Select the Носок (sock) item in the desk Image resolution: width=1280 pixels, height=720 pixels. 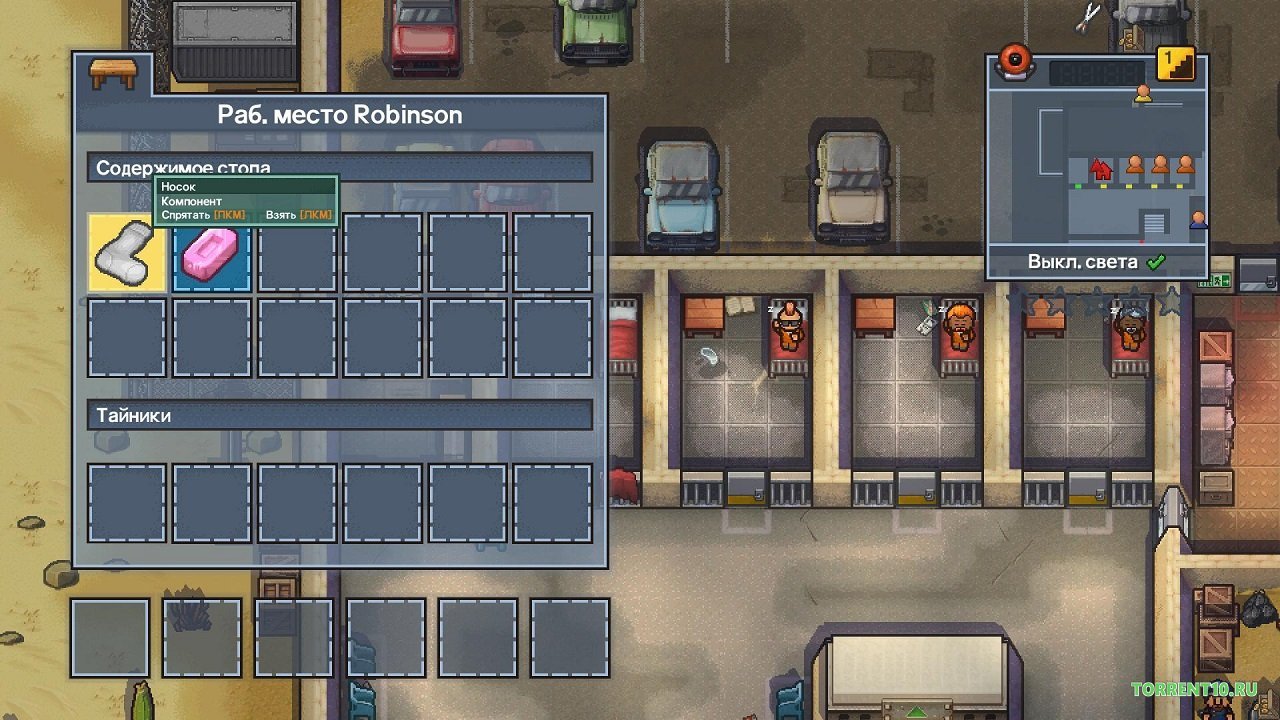[x=126, y=254]
